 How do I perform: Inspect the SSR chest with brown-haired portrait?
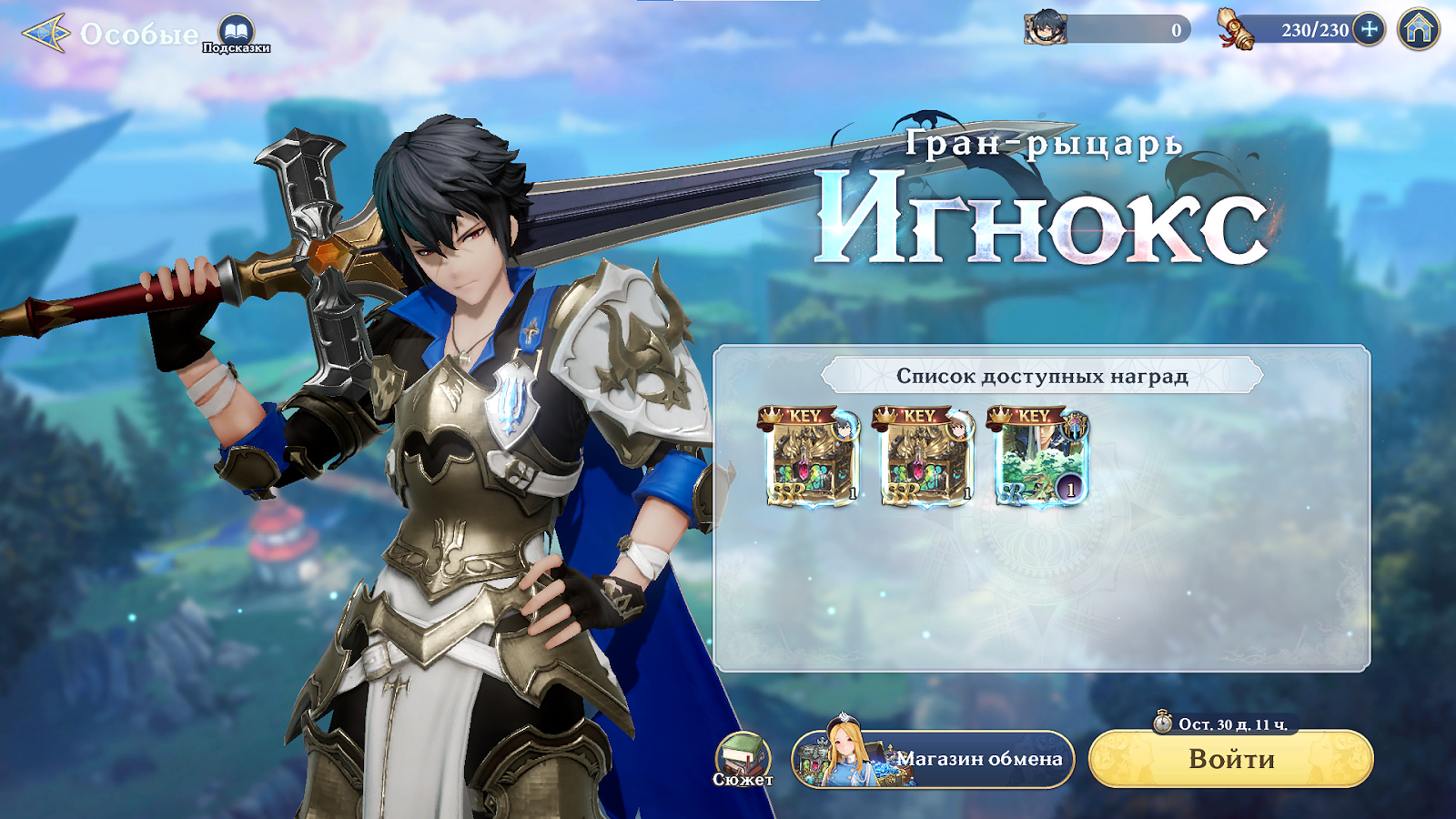pos(925,457)
